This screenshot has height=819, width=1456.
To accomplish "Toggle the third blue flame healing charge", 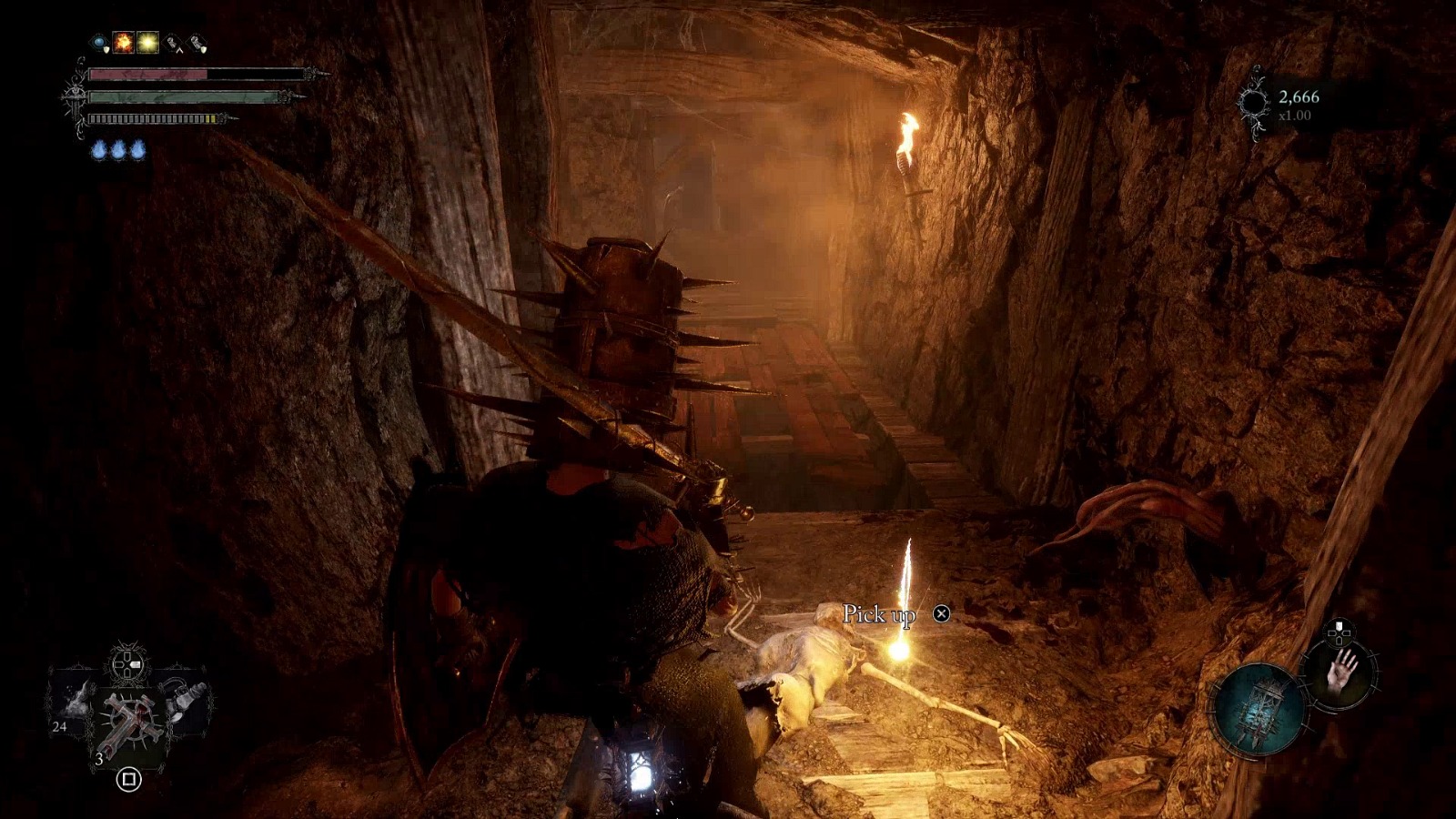I will (137, 148).
